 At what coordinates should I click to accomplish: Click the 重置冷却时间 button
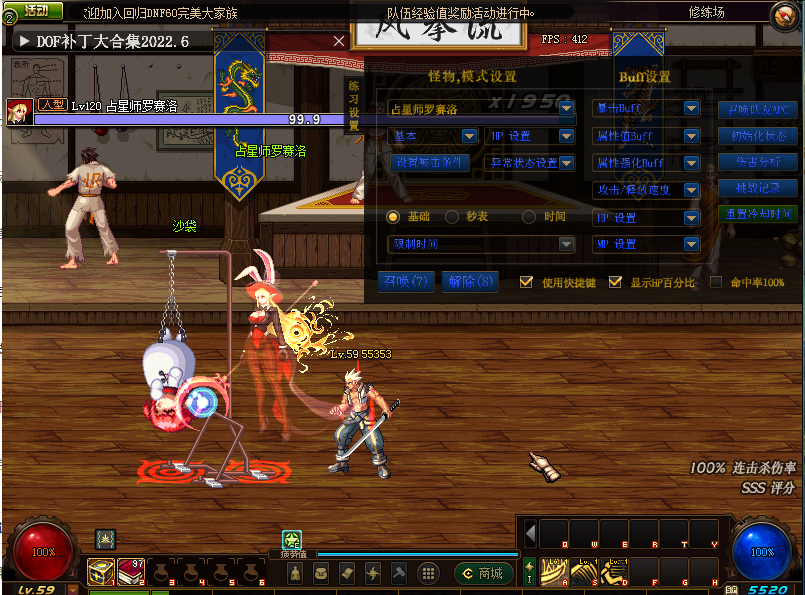click(x=758, y=214)
